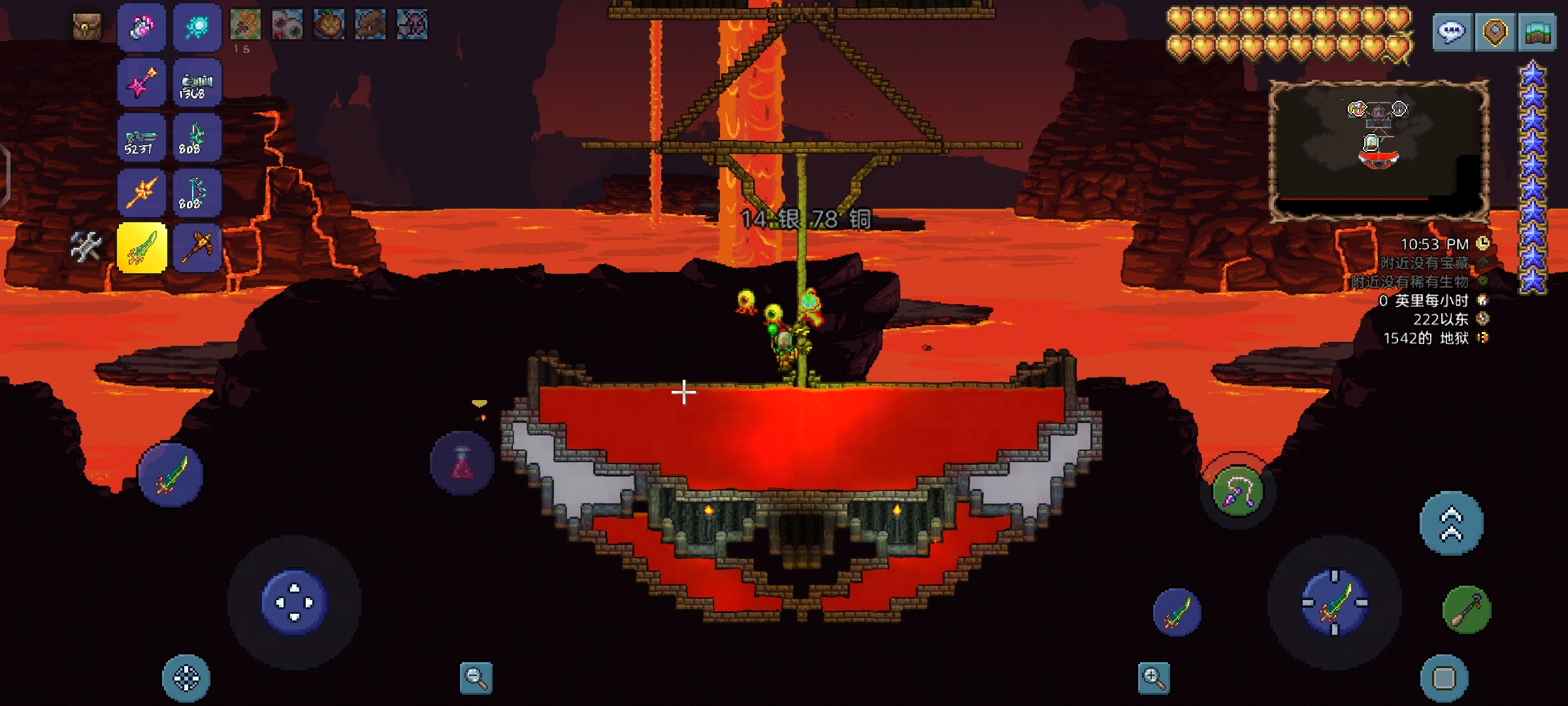Zoom out with the minus magnifier
The width and height of the screenshot is (1568, 706).
[x=476, y=678]
